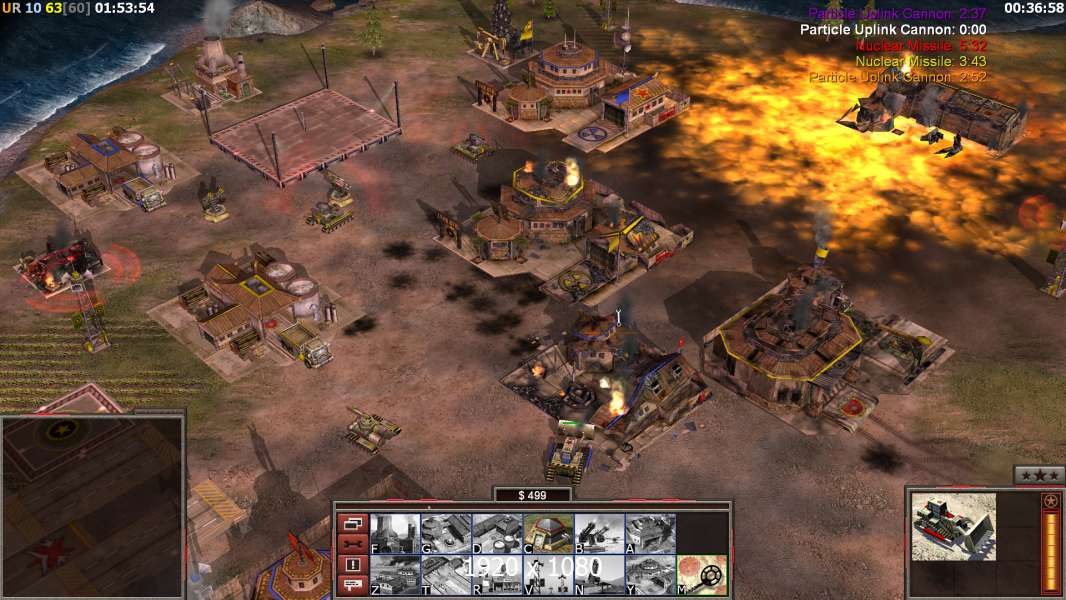Click the red overlapping windows button
The height and width of the screenshot is (600, 1066).
pos(351,523)
